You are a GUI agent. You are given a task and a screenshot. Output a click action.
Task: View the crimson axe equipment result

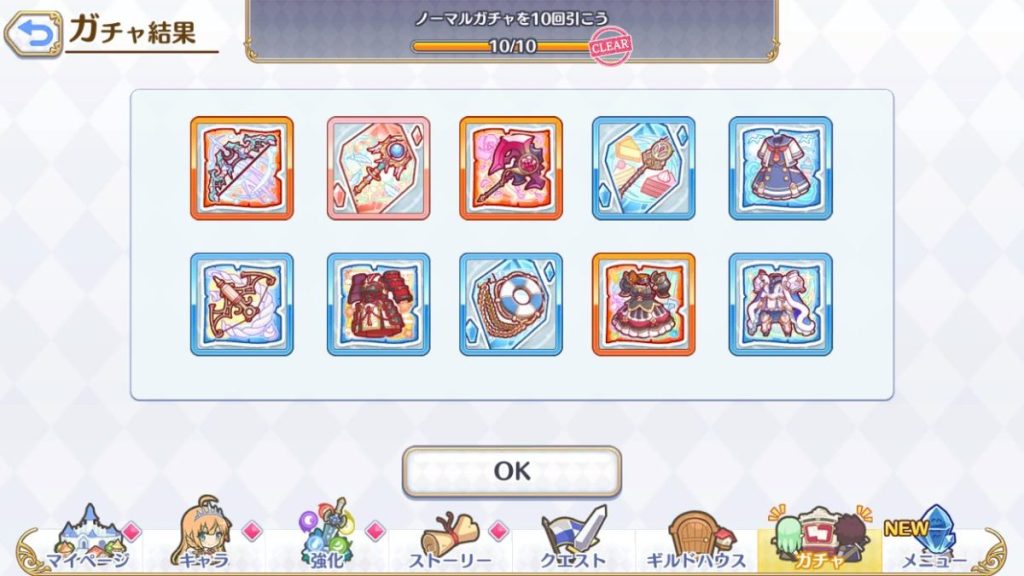[x=511, y=168]
